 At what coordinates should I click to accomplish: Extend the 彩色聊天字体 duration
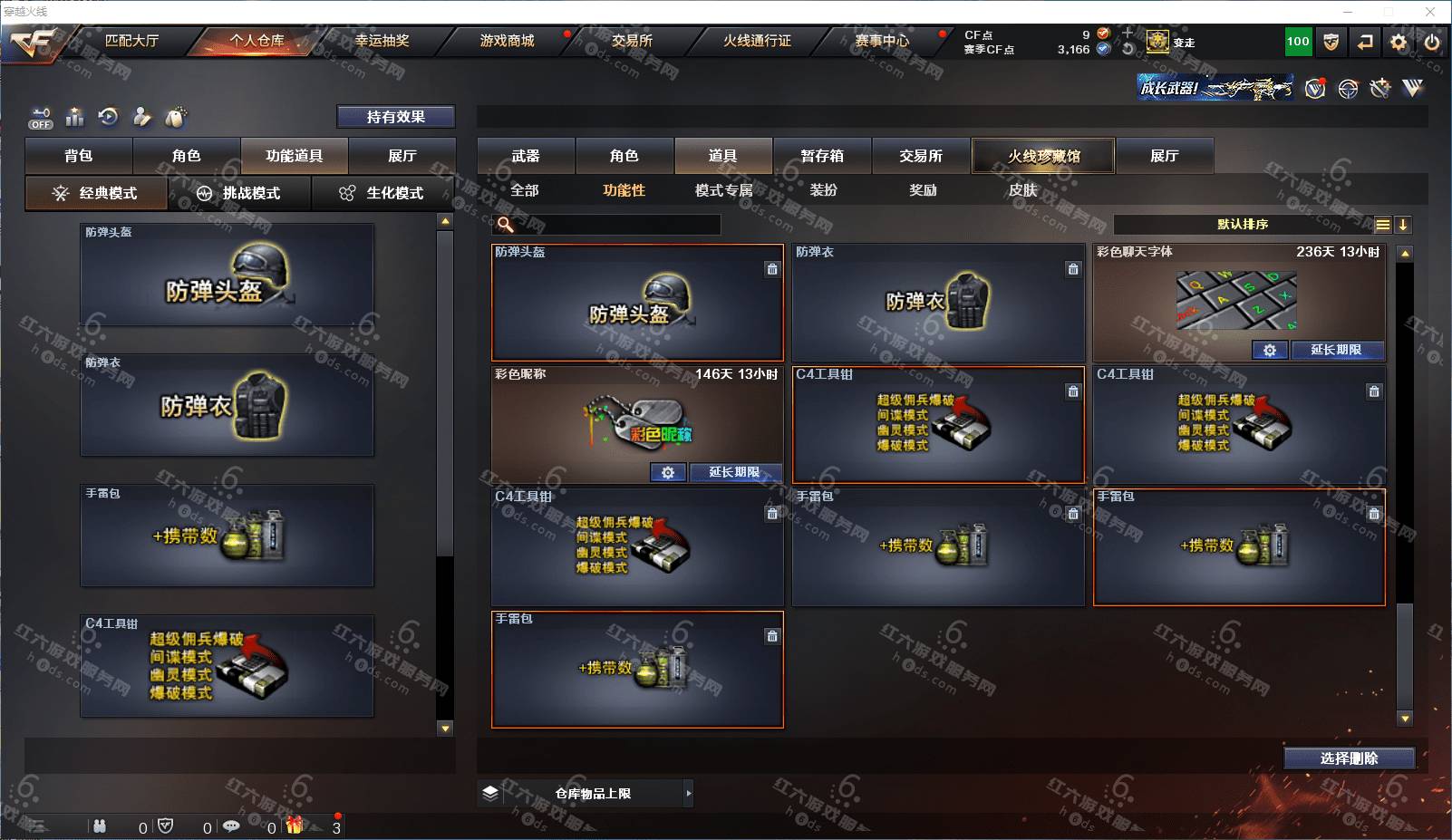(x=1336, y=350)
